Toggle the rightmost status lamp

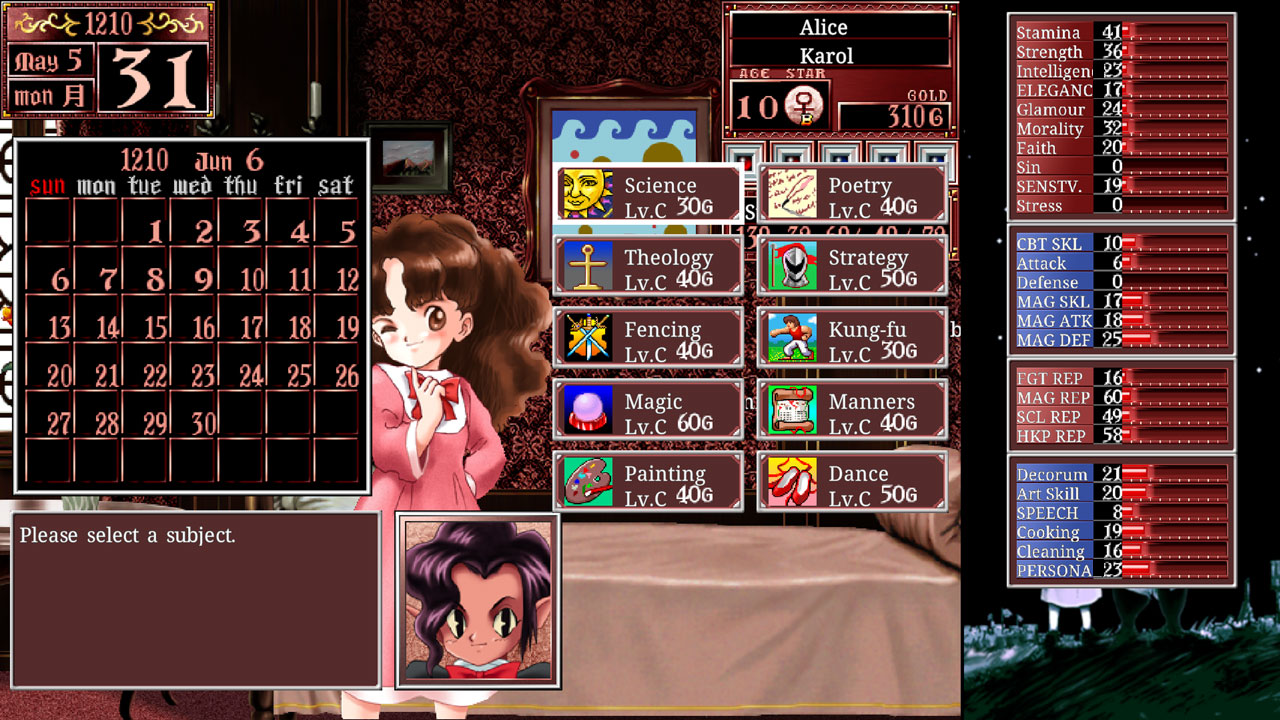coord(935,158)
